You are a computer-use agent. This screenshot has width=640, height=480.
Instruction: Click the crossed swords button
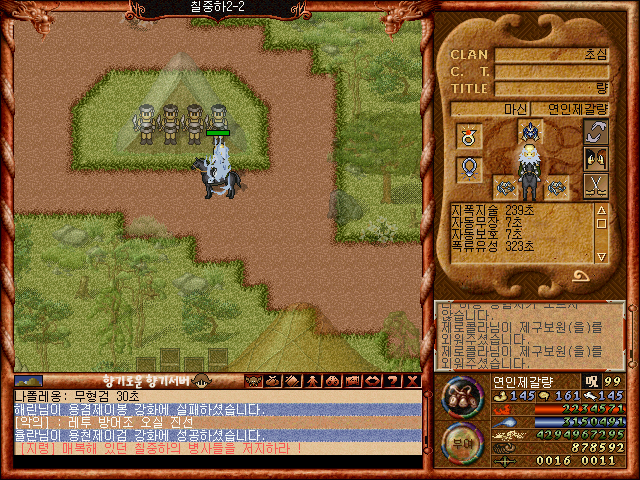click(596, 185)
